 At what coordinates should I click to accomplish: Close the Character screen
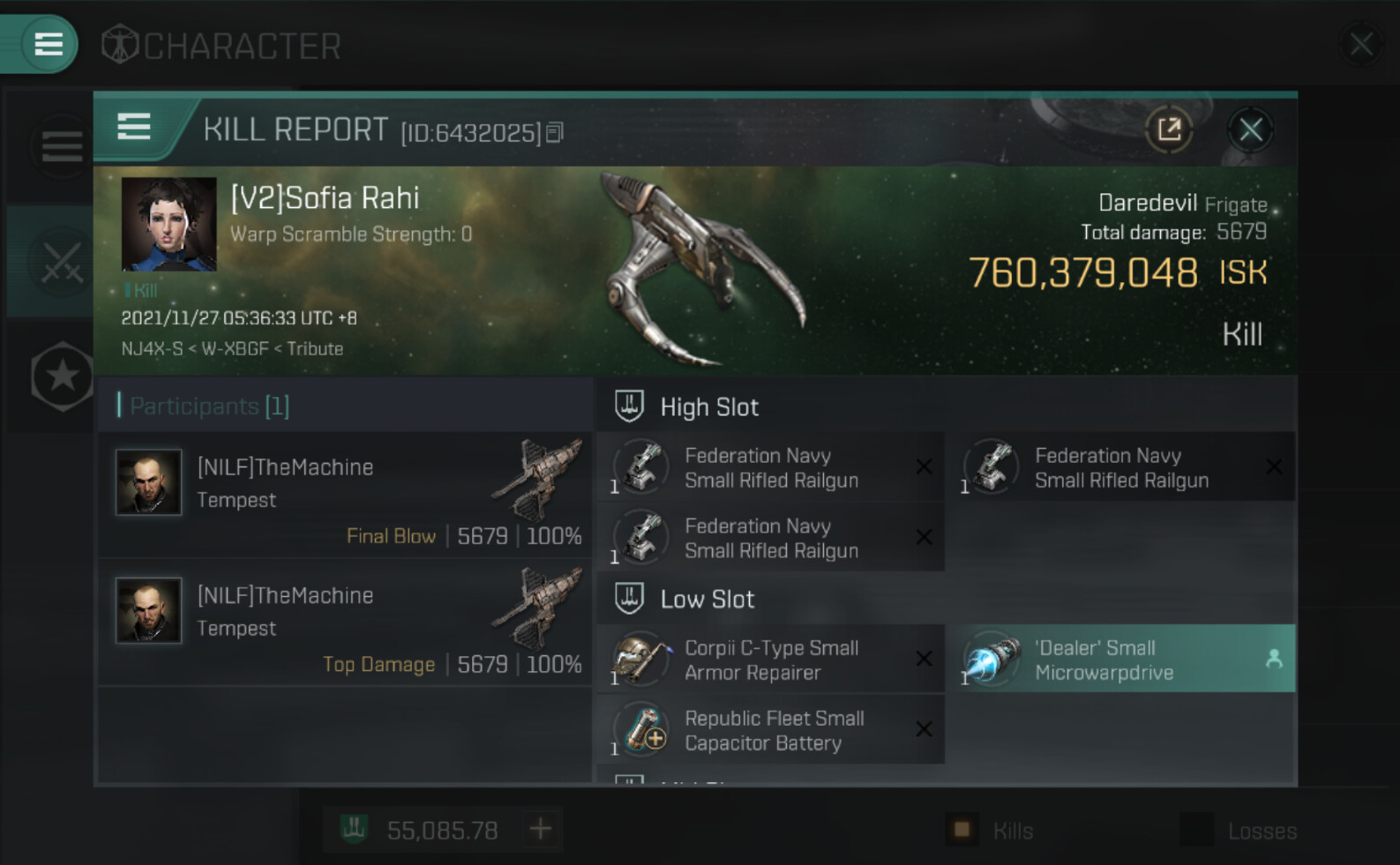(x=1360, y=44)
